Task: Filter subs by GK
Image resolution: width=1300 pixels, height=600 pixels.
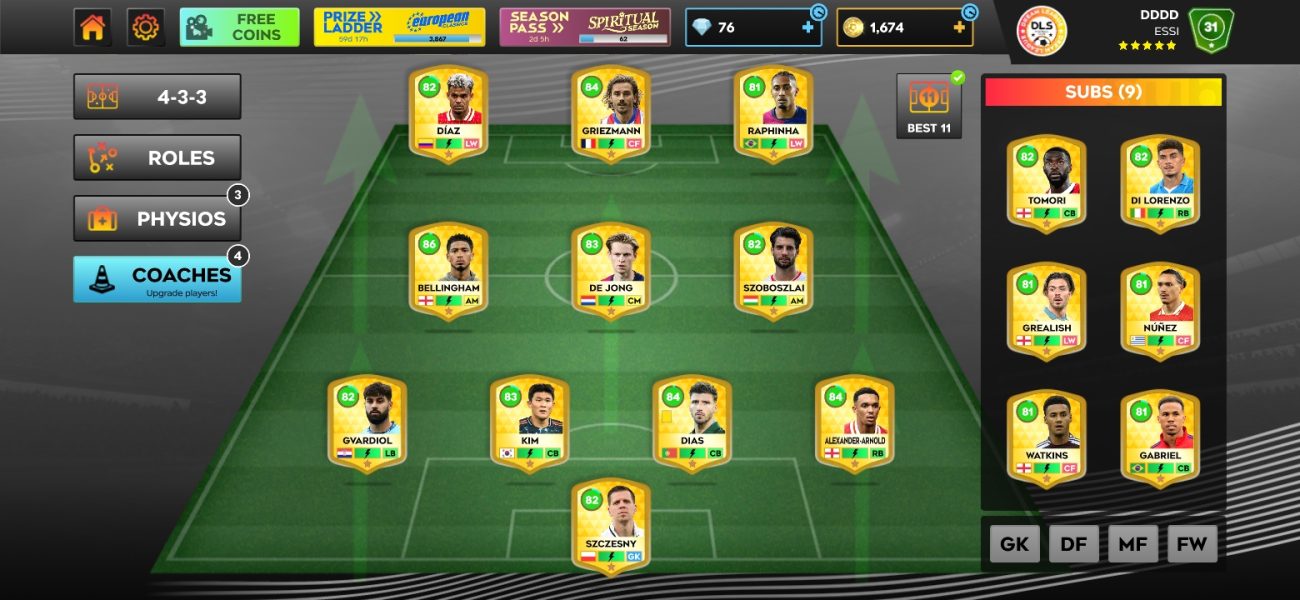Action: [x=1015, y=544]
